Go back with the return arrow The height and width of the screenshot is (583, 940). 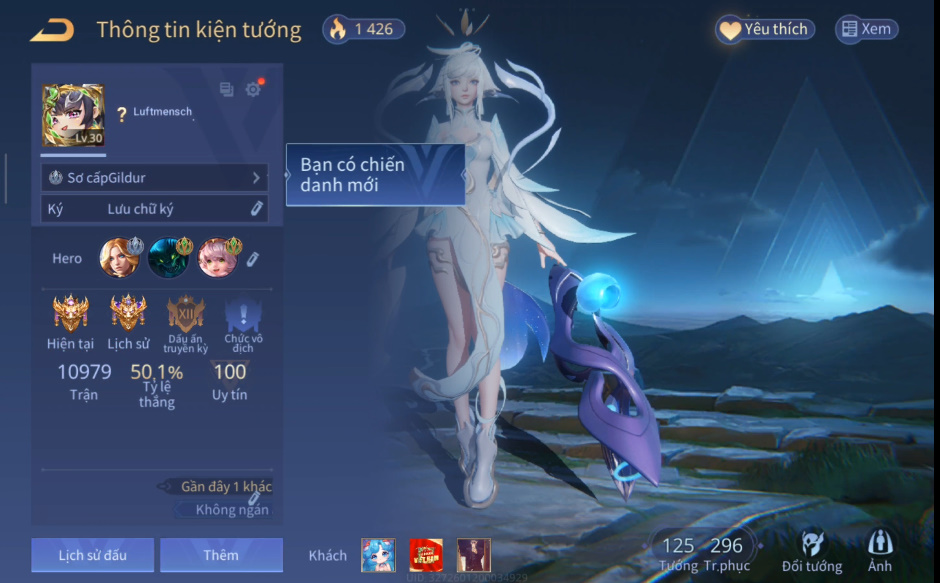(52, 30)
